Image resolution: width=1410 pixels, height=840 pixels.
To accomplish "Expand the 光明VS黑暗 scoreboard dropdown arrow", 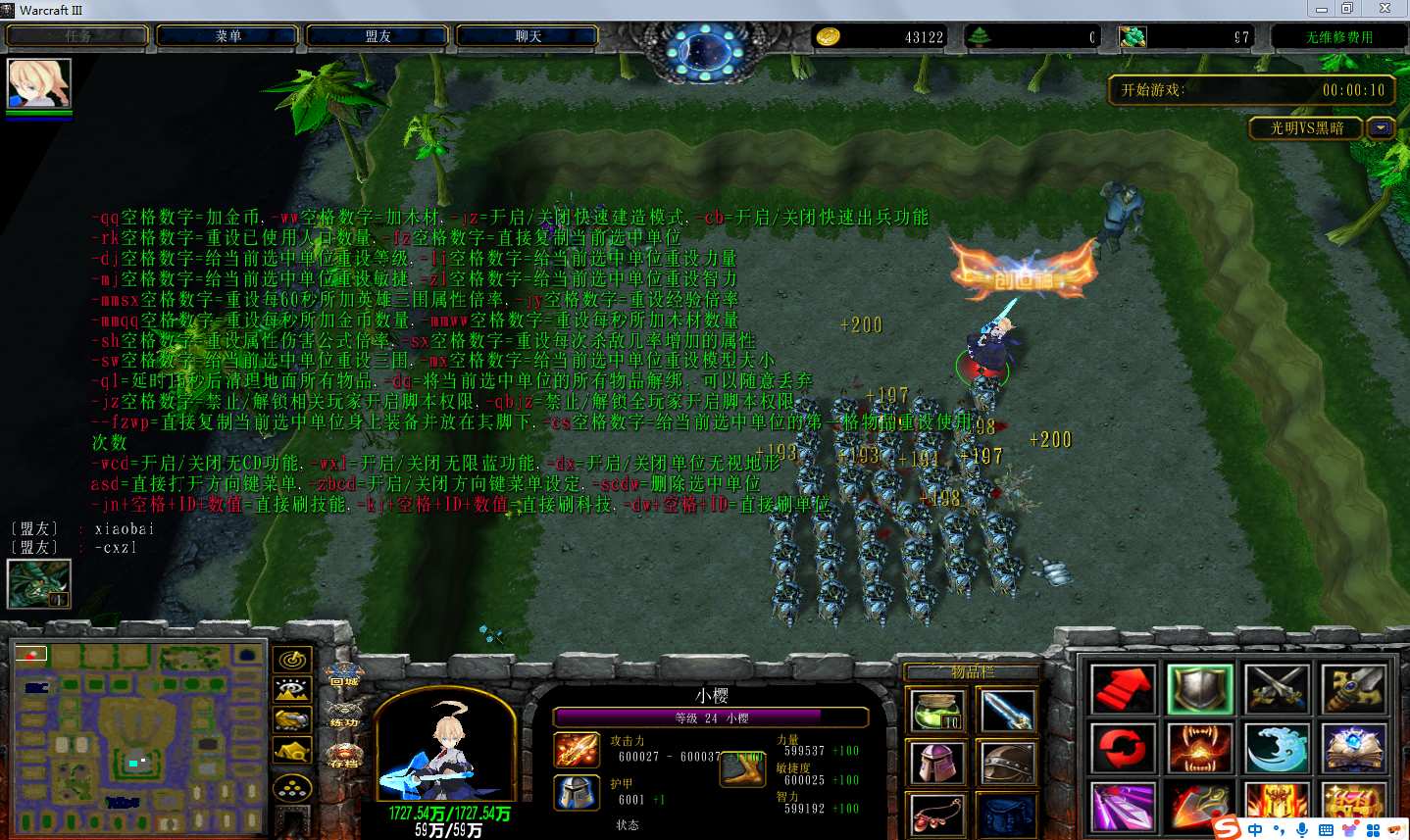I will coord(1381,128).
